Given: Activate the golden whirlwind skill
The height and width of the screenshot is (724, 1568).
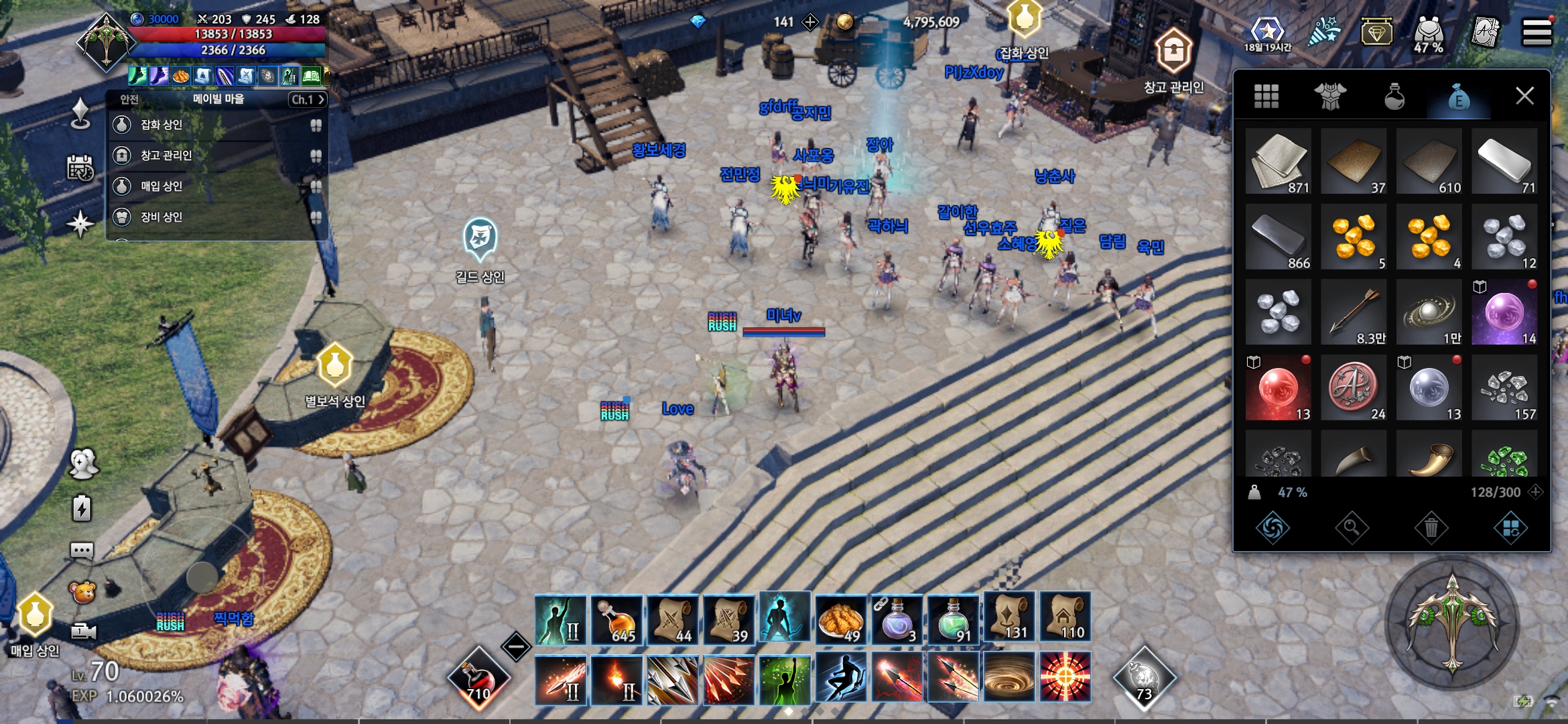Looking at the screenshot, I should (1009, 678).
